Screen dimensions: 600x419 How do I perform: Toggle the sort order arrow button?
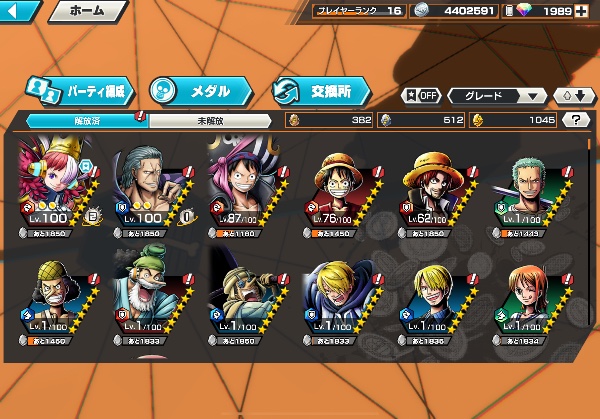pos(571,96)
